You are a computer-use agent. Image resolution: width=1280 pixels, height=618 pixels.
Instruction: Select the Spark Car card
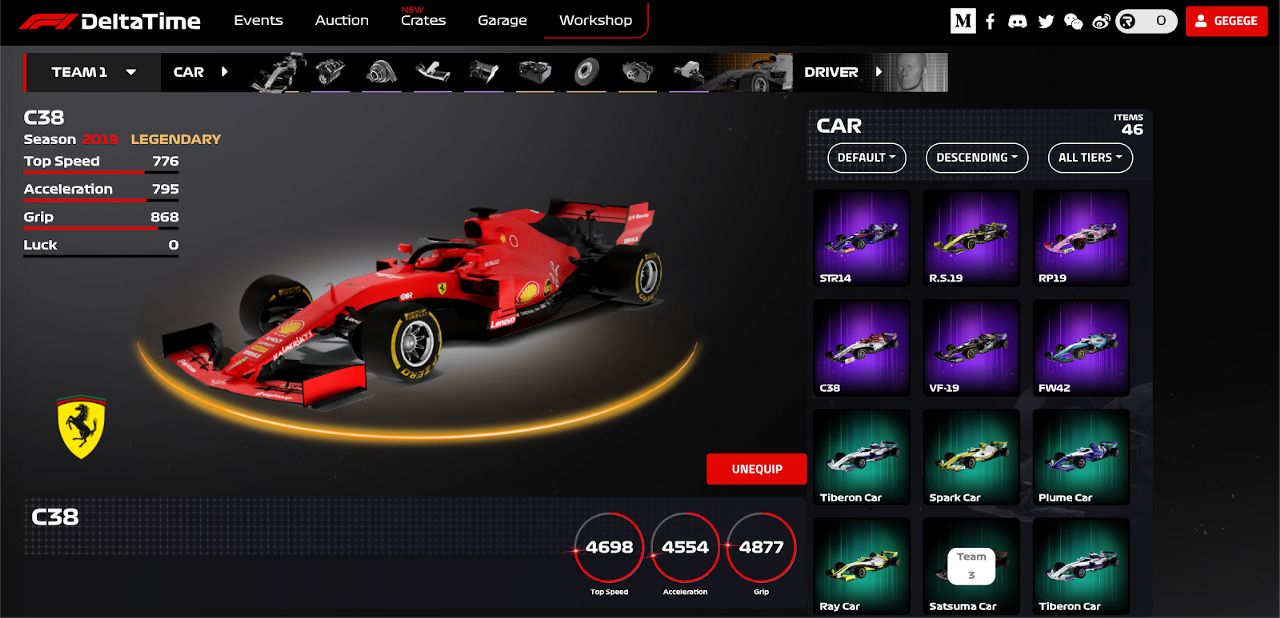(x=971, y=458)
